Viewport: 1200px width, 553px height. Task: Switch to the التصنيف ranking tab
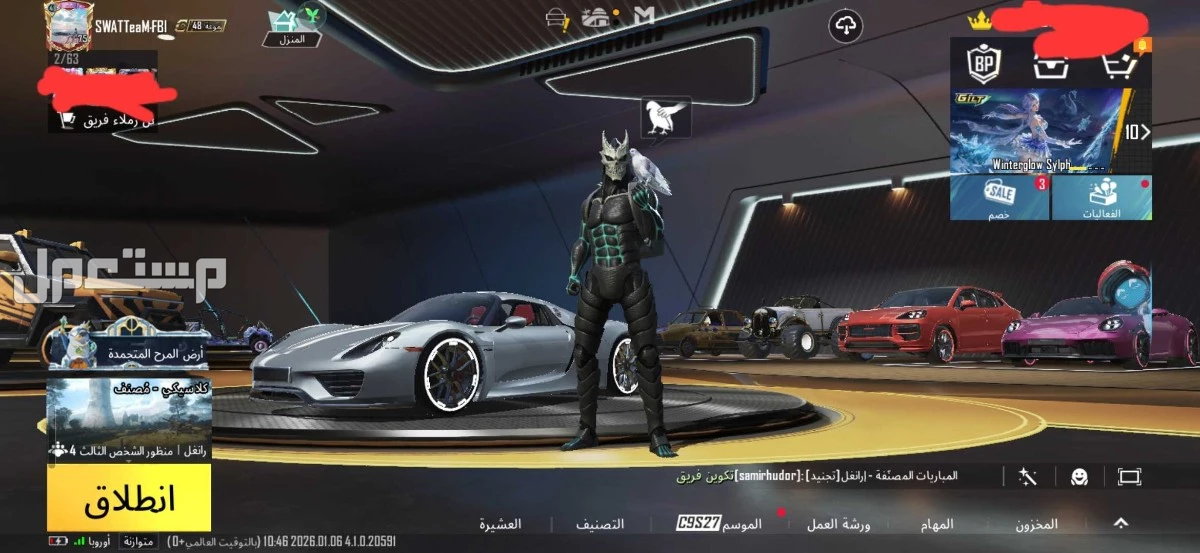[x=600, y=524]
